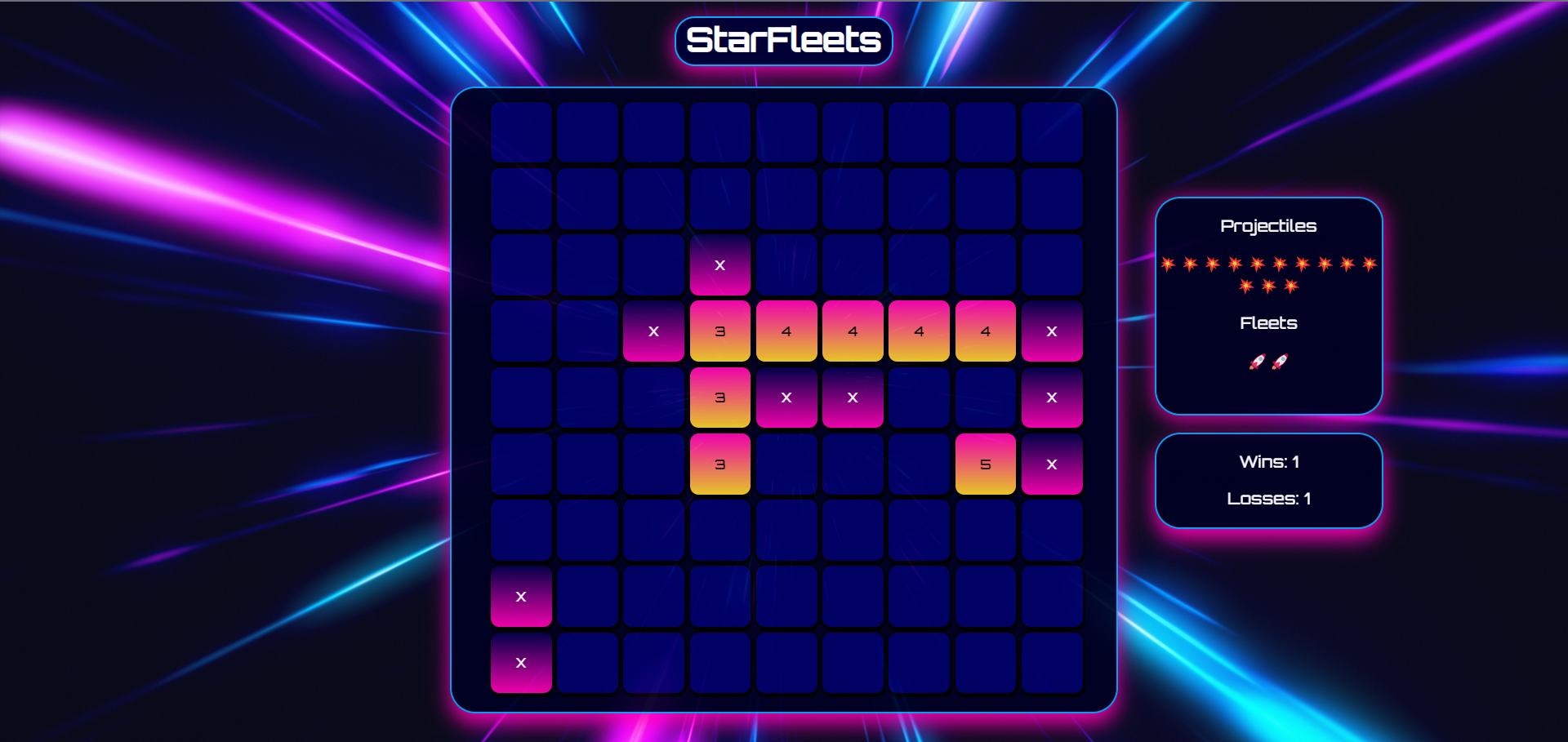
Task: Click the lone X cell above the number row
Action: (719, 264)
